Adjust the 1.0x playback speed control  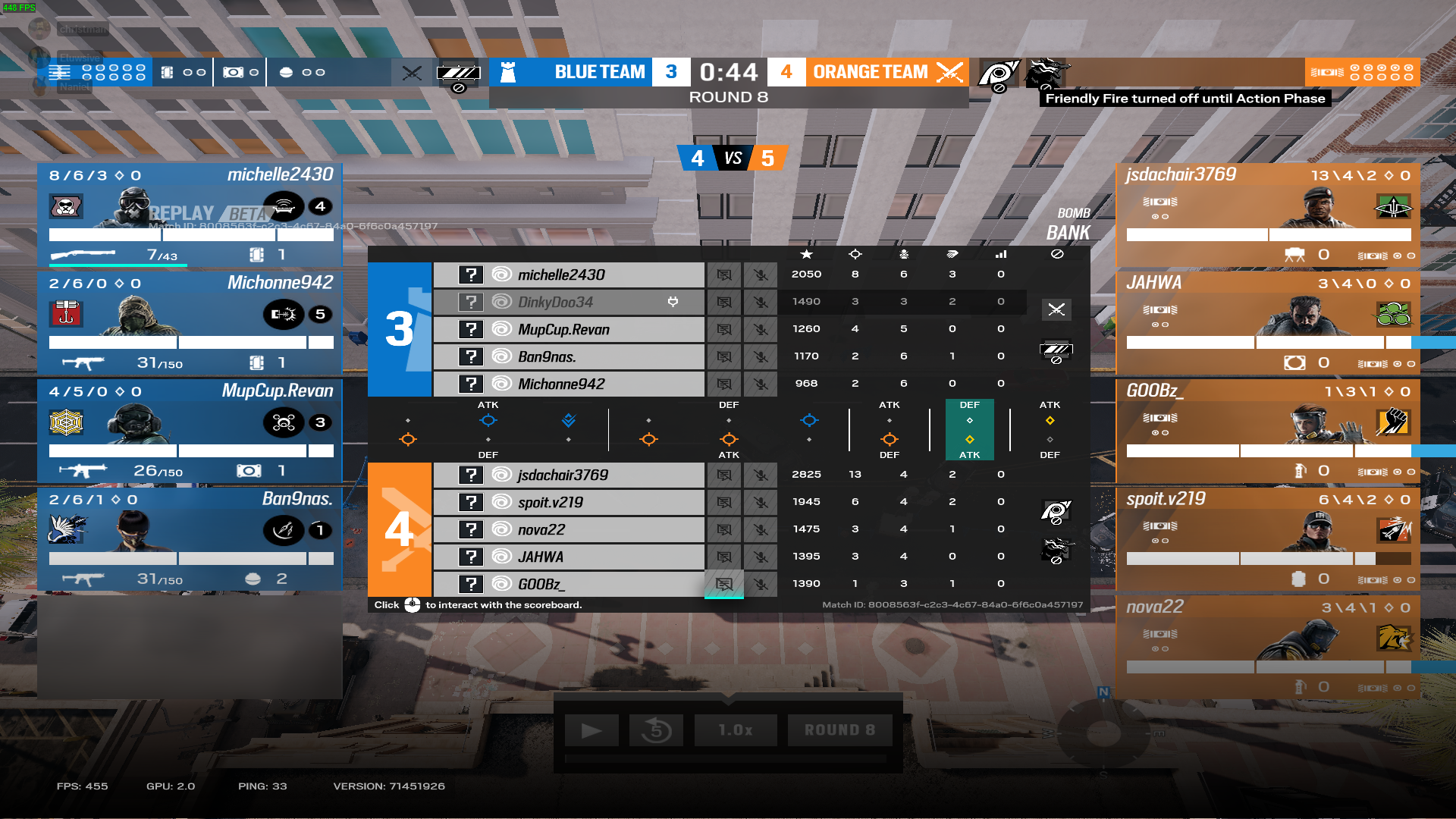735,730
